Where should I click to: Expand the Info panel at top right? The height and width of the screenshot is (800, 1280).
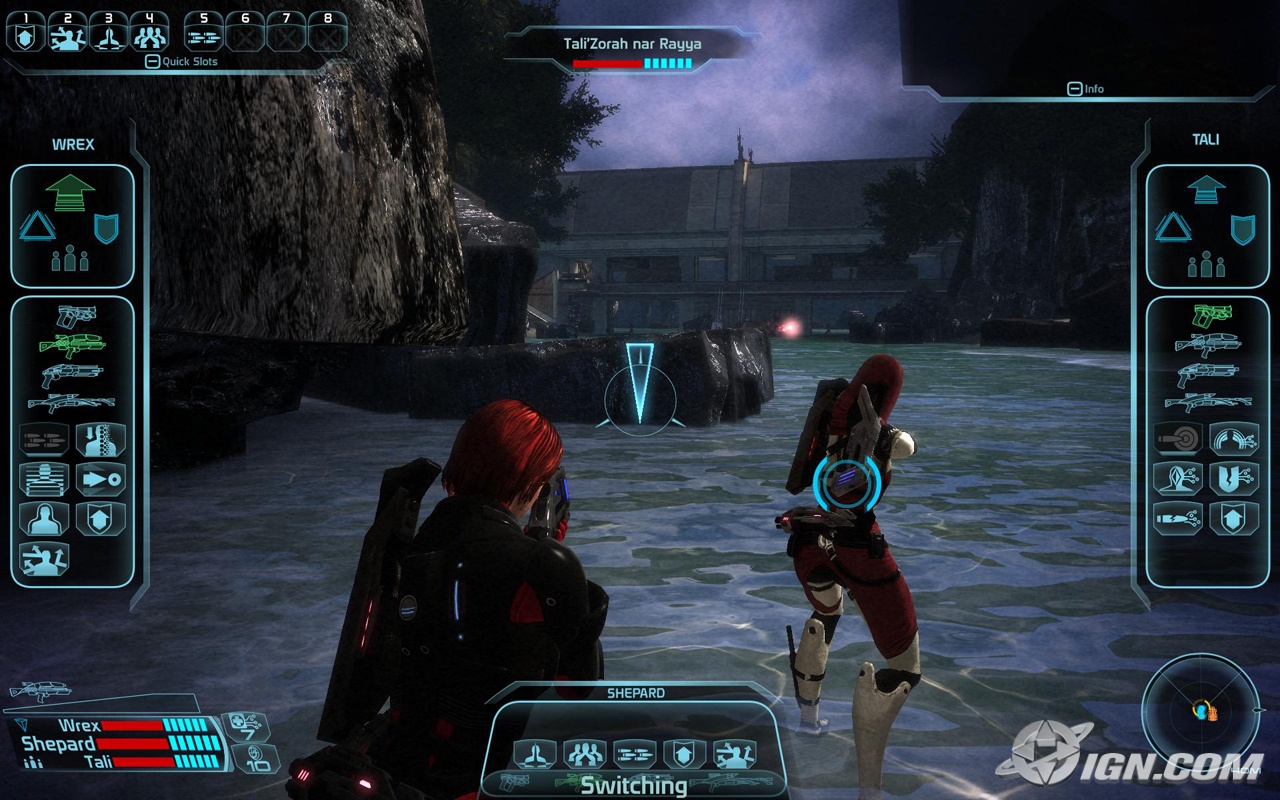pos(1075,89)
